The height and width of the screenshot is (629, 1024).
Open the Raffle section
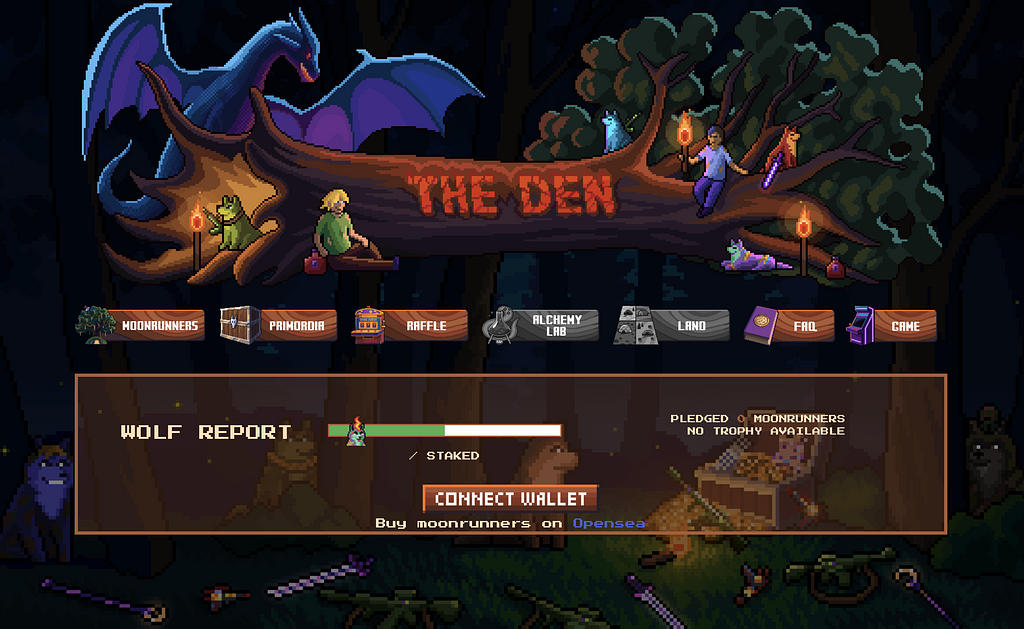pos(411,325)
